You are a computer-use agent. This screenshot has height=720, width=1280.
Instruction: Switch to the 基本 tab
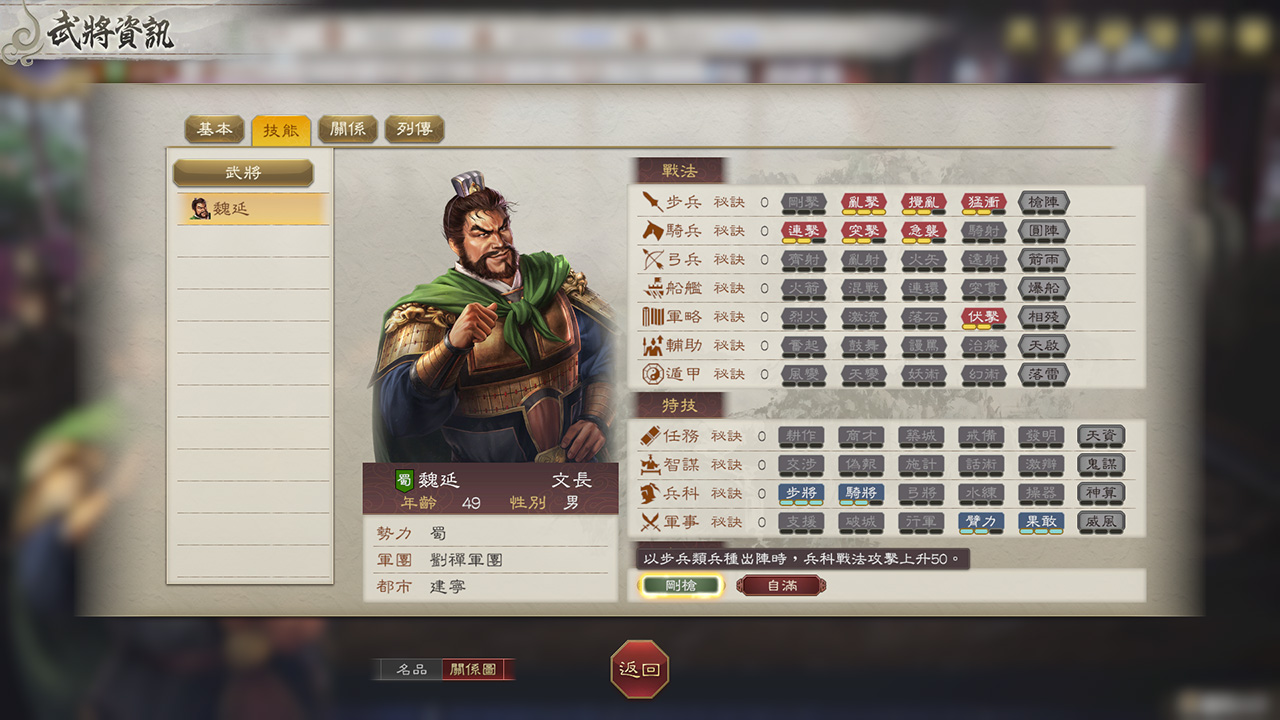[x=213, y=128]
